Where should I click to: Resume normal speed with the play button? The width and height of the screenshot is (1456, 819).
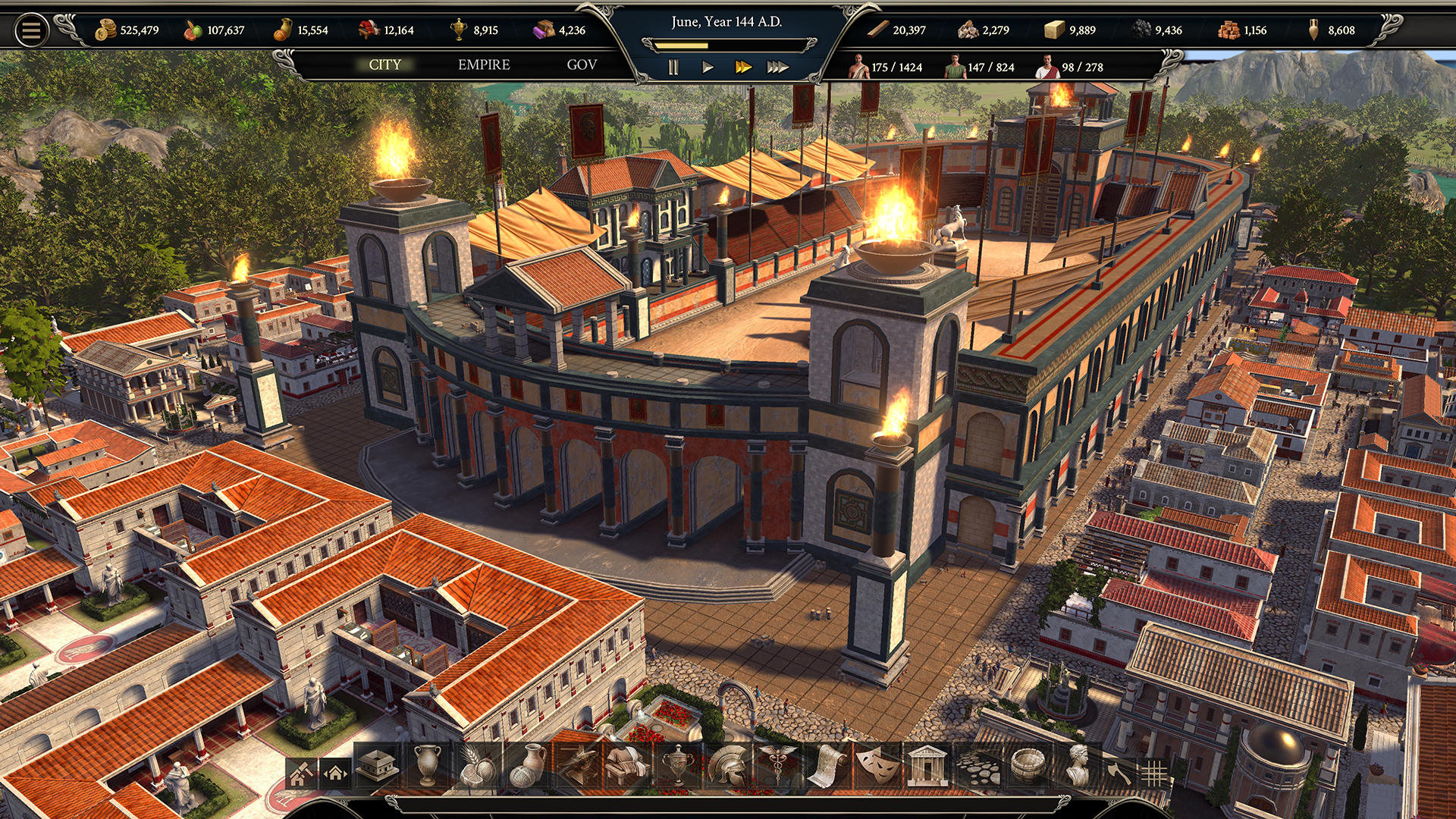(708, 67)
